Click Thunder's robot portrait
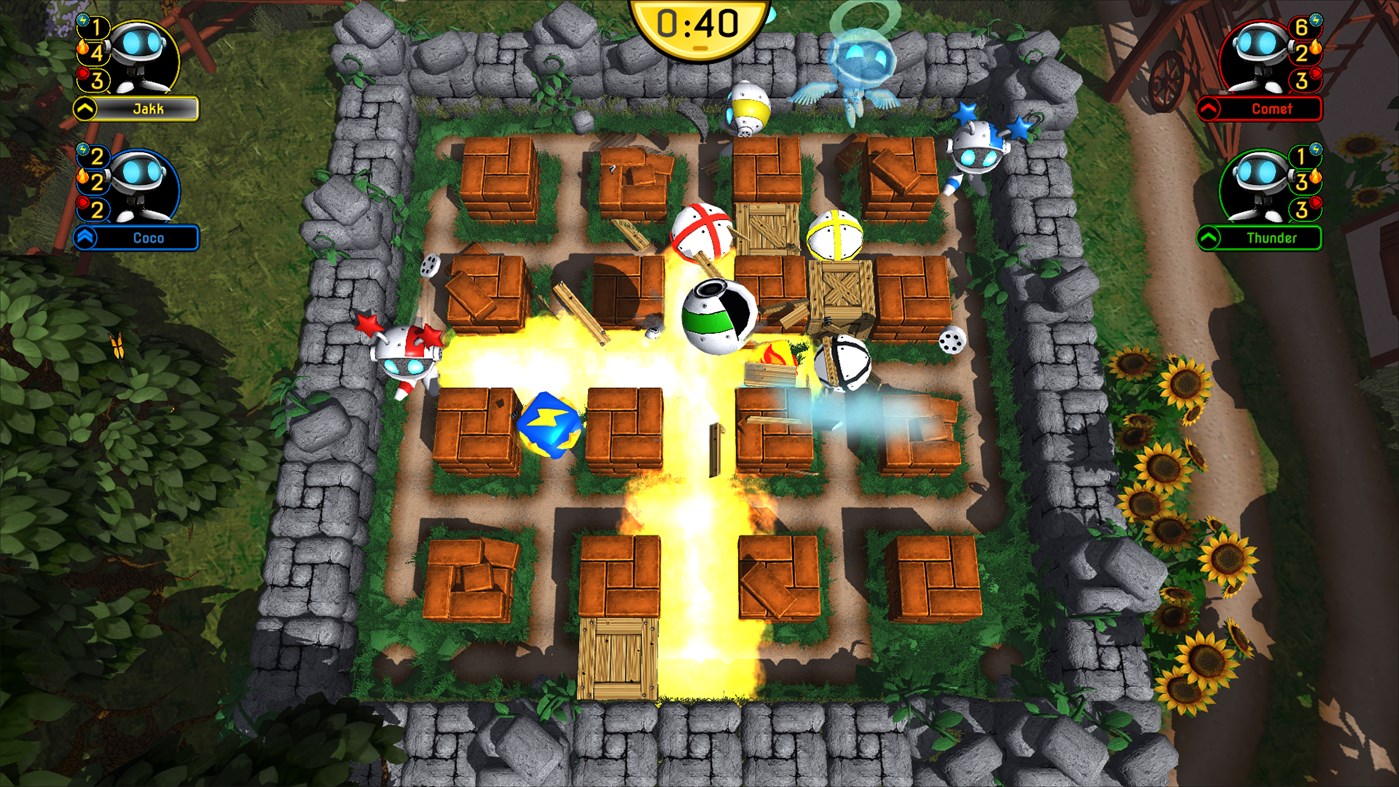 pyautogui.click(x=1256, y=182)
